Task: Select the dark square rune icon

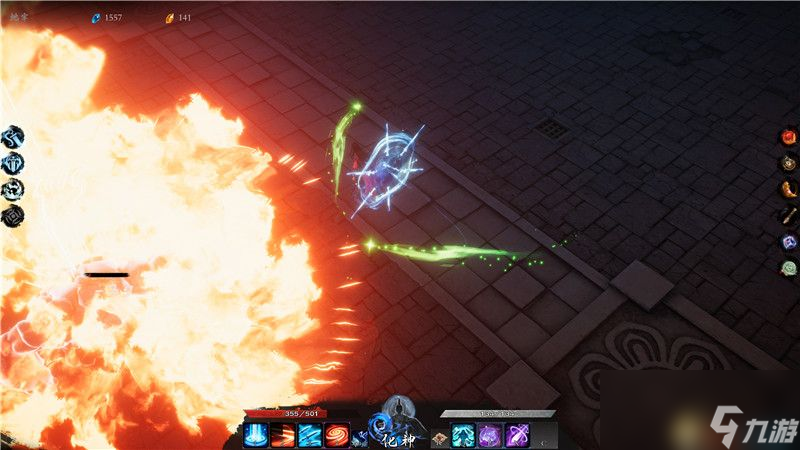Action: click(14, 215)
